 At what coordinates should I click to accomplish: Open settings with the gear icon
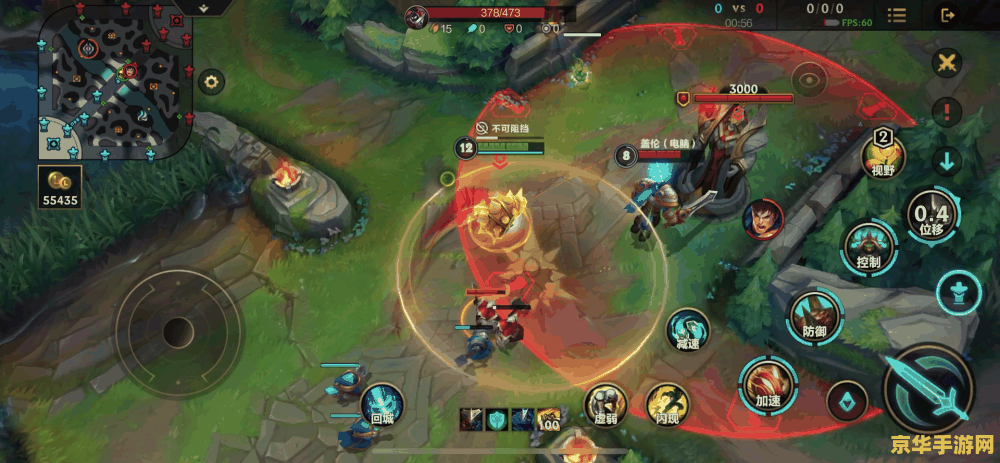(x=211, y=82)
